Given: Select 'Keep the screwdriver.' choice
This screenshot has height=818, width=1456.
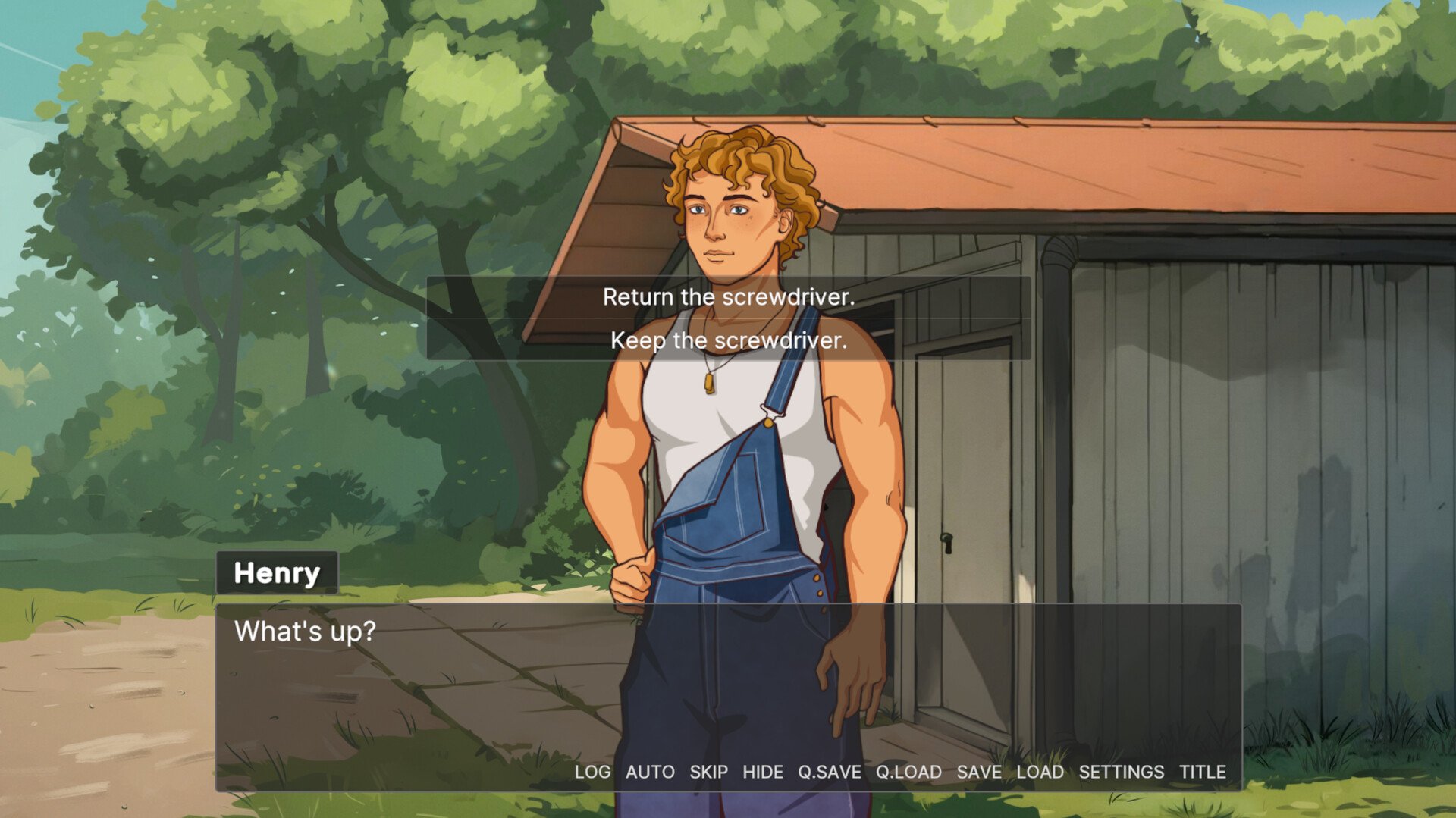Looking at the screenshot, I should coord(728,340).
